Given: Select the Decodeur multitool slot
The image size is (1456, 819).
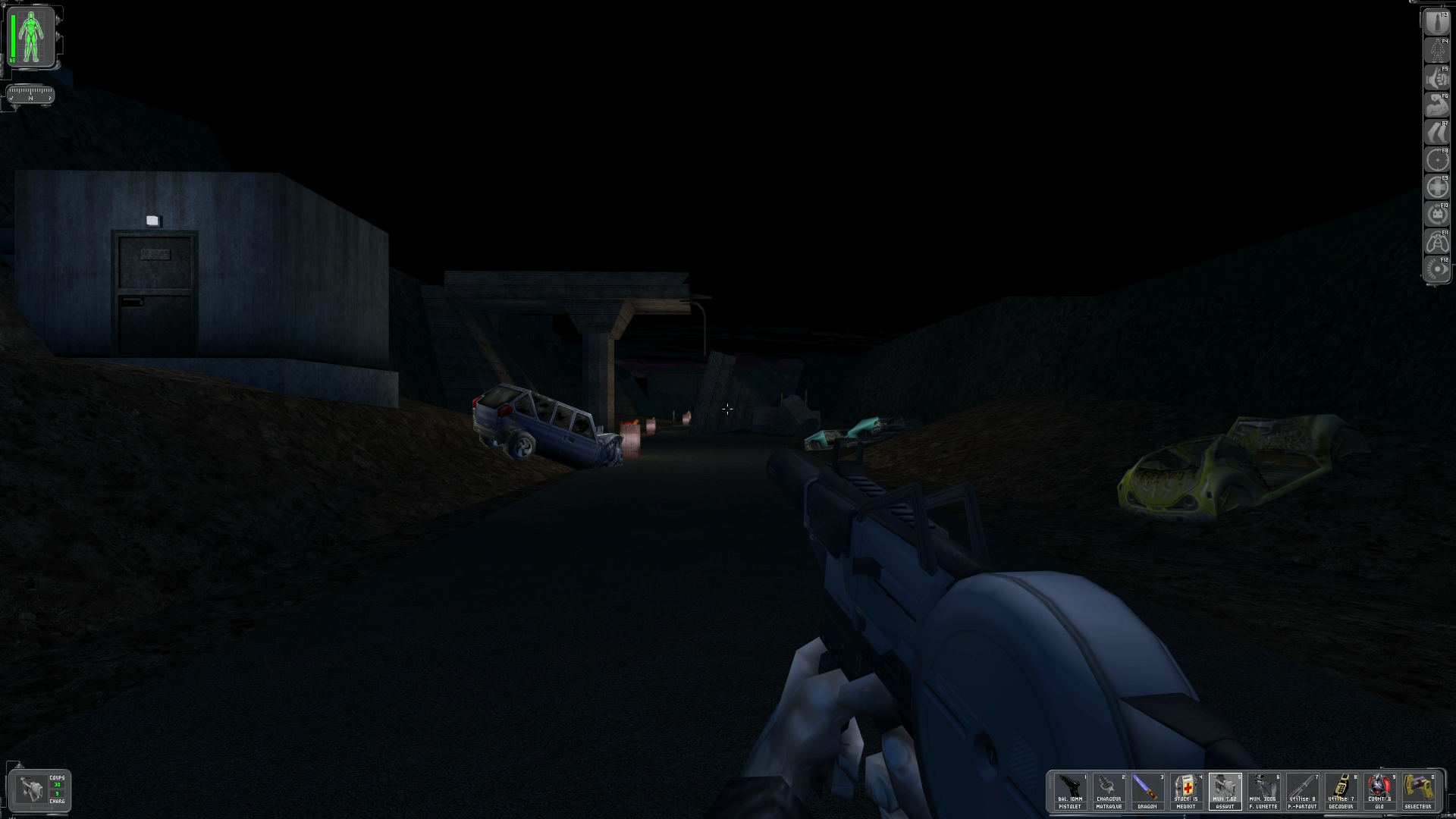Looking at the screenshot, I should (1341, 792).
